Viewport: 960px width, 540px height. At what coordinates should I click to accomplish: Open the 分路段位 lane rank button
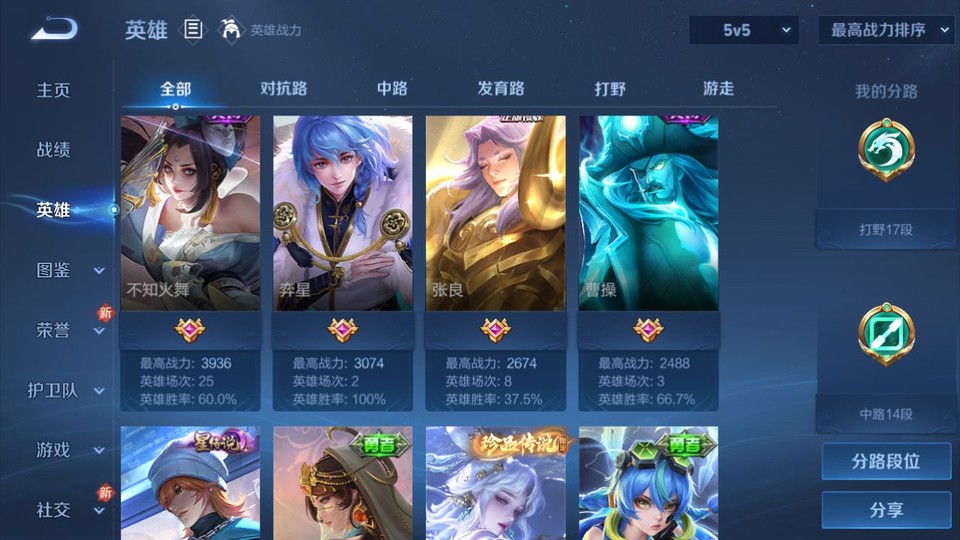pyautogui.click(x=886, y=462)
